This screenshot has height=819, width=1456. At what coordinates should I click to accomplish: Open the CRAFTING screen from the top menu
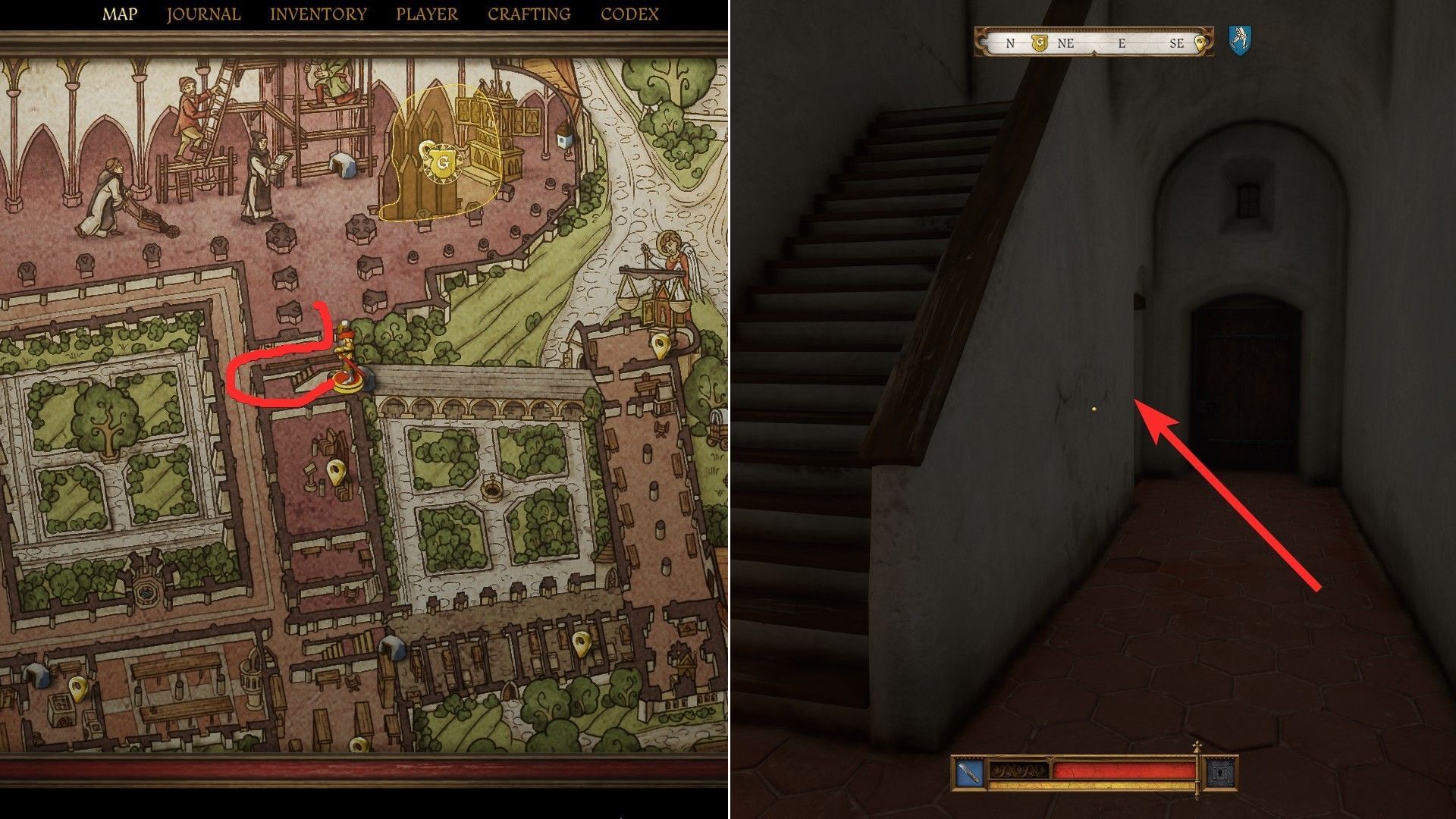click(528, 13)
